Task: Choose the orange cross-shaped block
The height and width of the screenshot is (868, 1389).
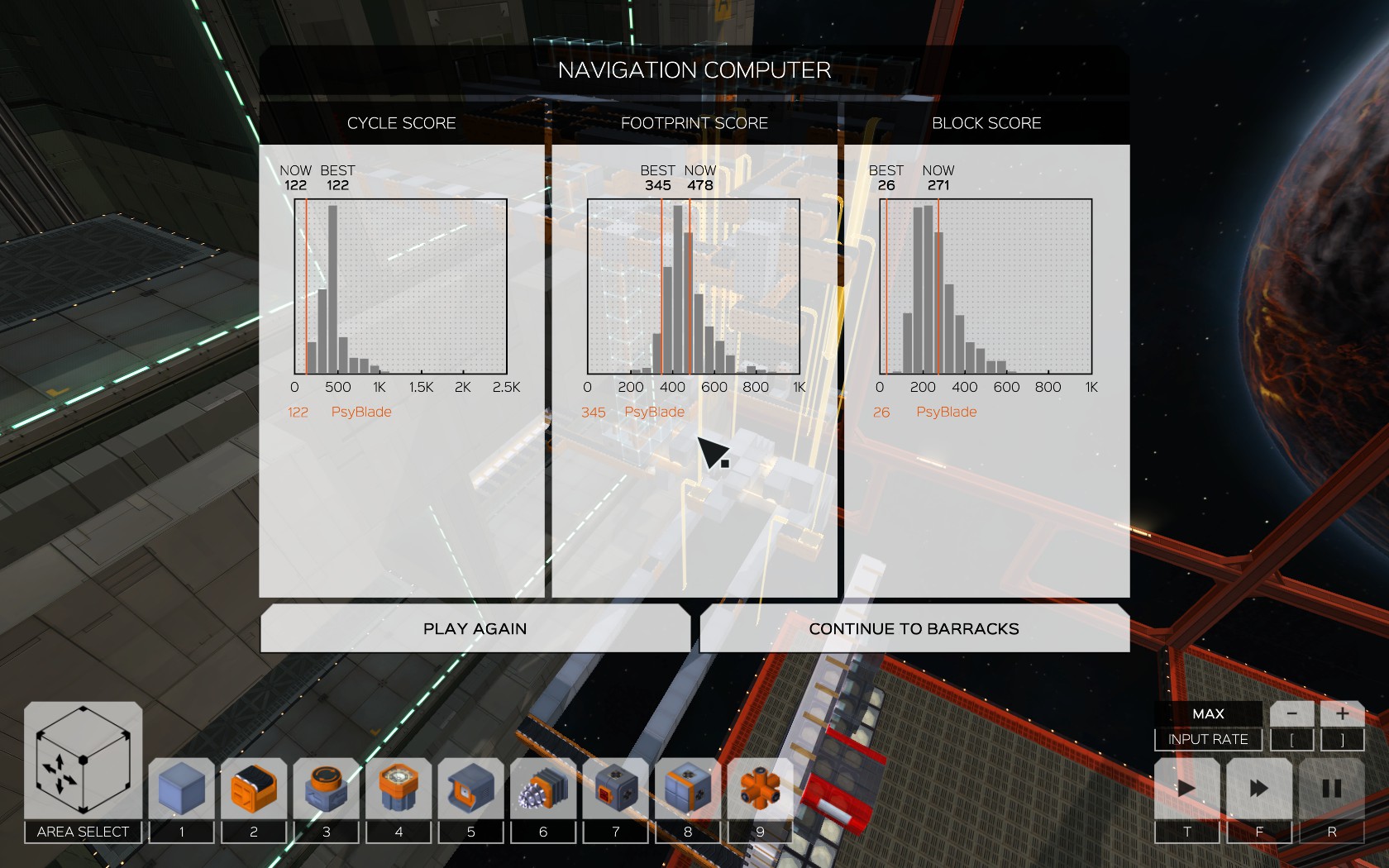Action: 760,788
